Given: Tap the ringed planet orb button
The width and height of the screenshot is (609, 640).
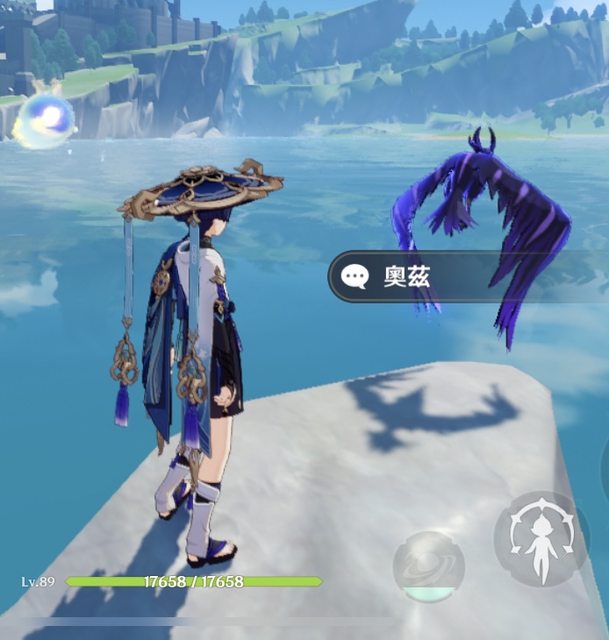Looking at the screenshot, I should click(428, 568).
